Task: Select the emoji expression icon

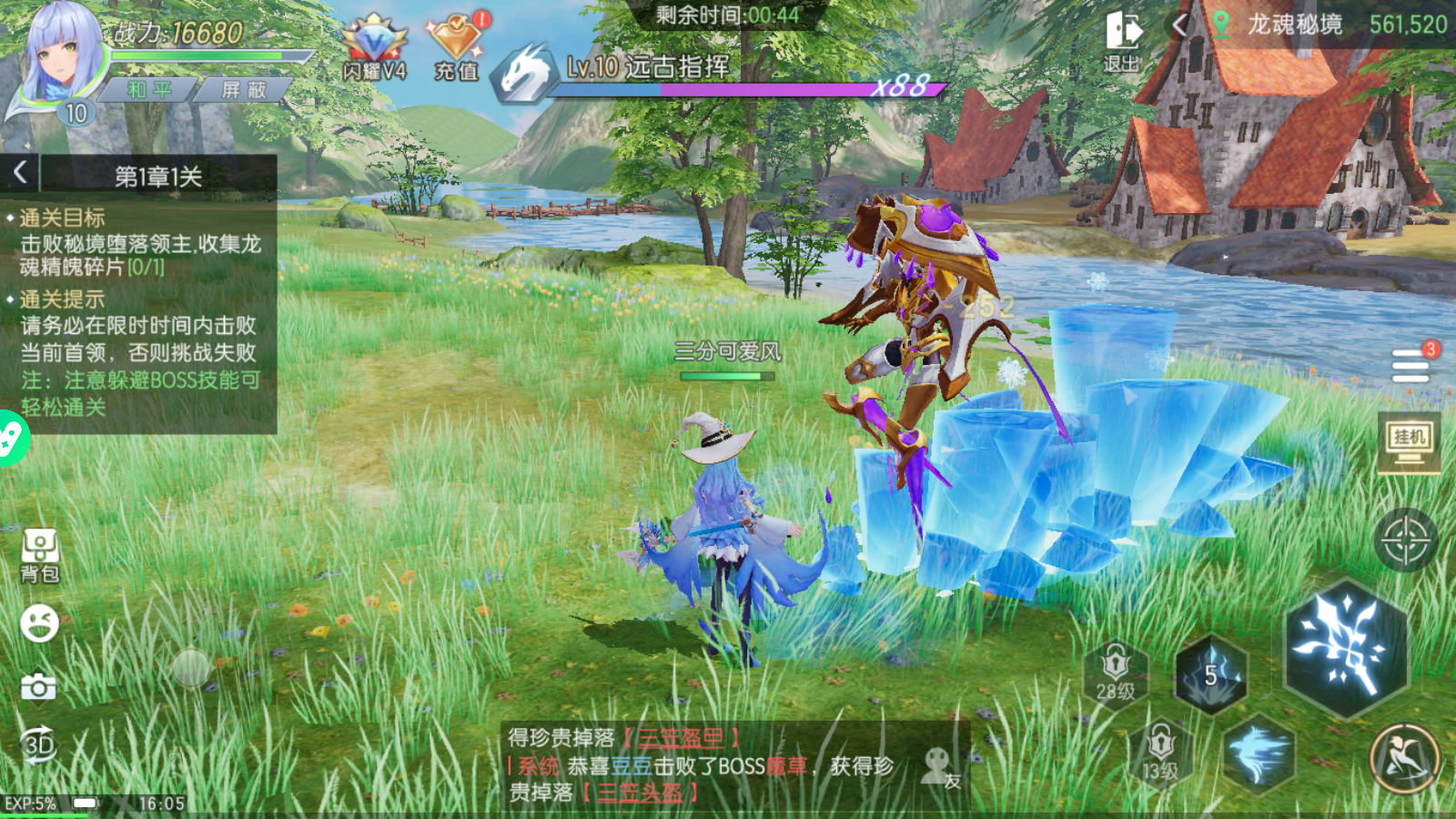Action: pyautogui.click(x=38, y=622)
